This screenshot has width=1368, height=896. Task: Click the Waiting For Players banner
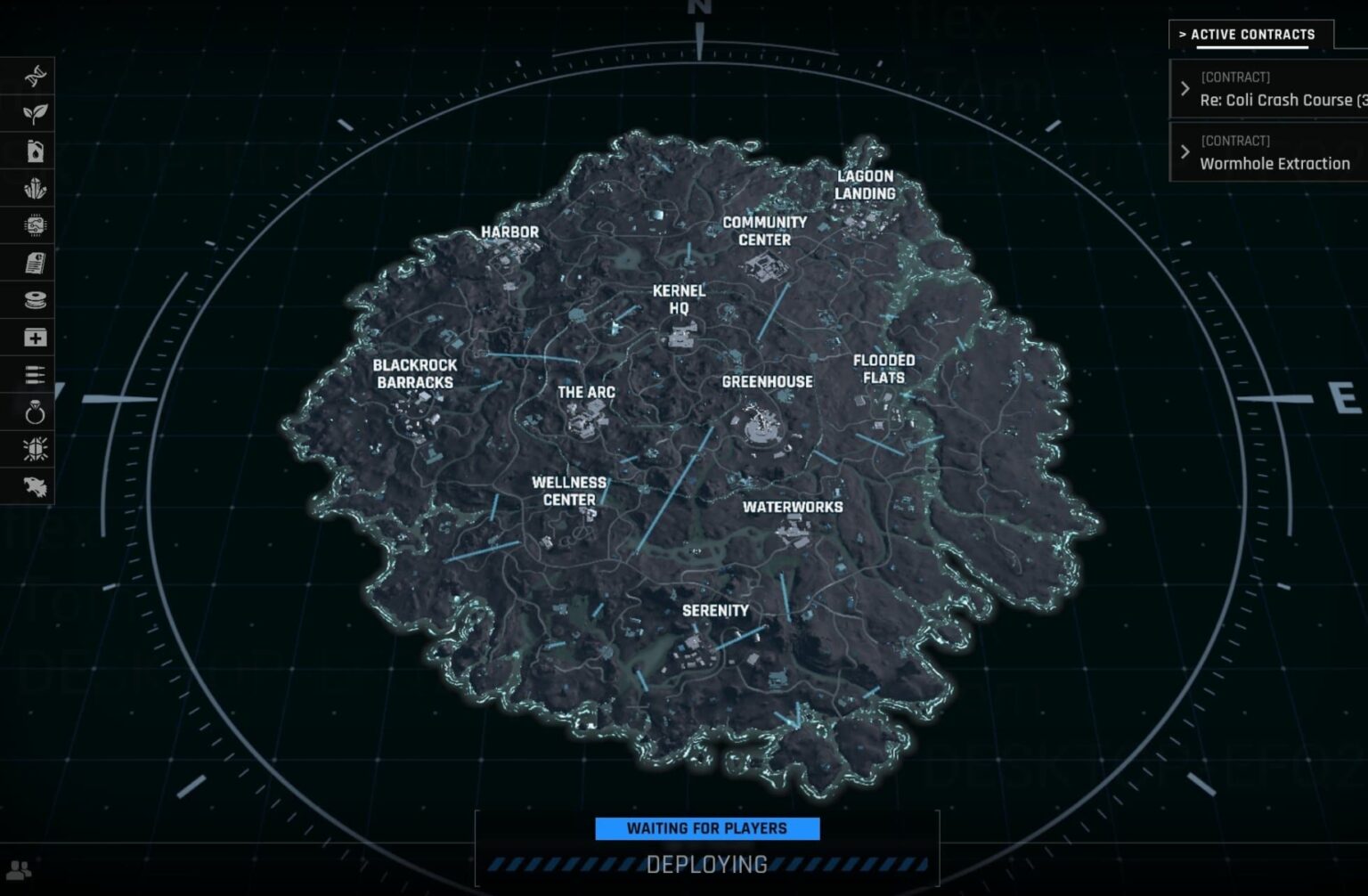[707, 828]
